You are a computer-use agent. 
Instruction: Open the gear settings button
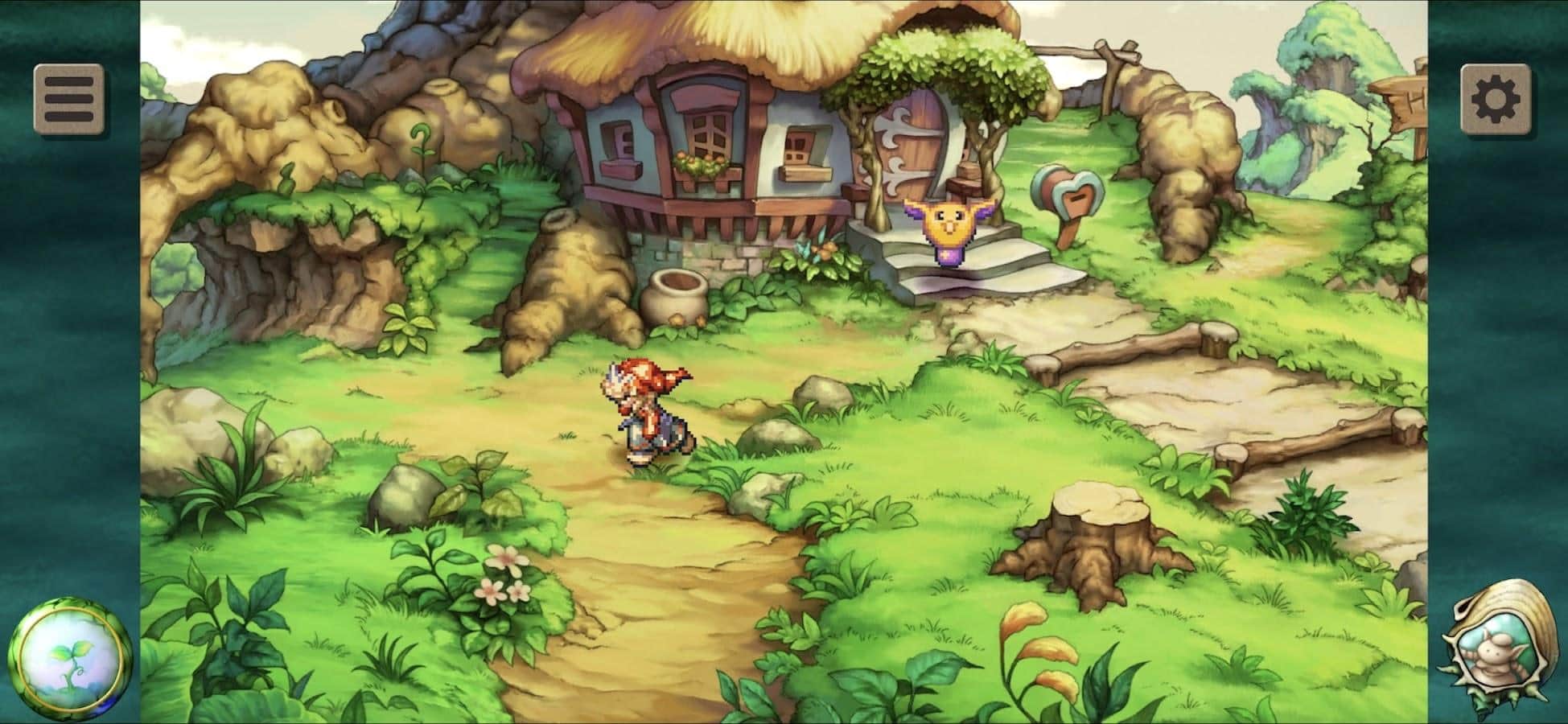click(x=1496, y=99)
